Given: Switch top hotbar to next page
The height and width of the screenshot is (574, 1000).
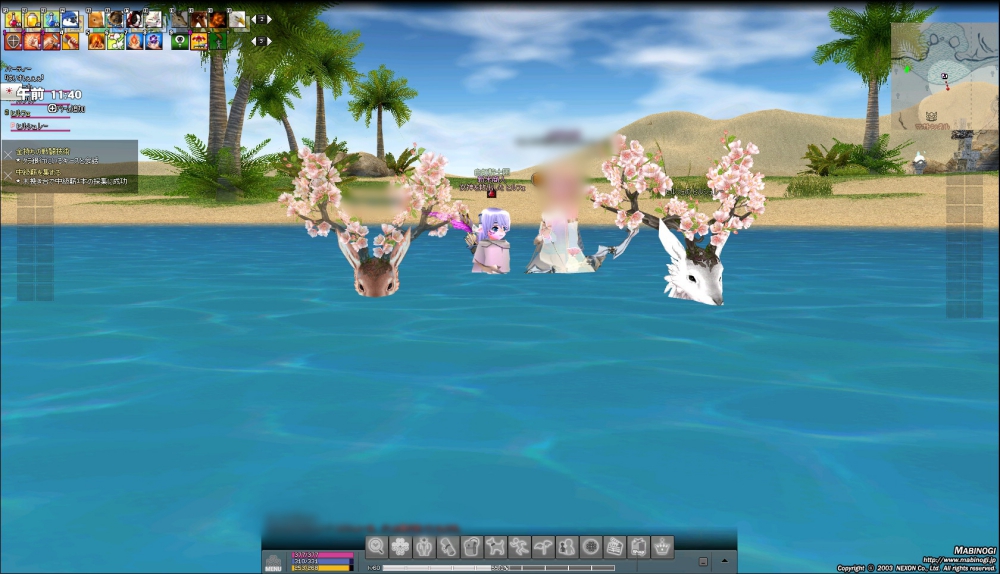Looking at the screenshot, I should click(x=267, y=19).
